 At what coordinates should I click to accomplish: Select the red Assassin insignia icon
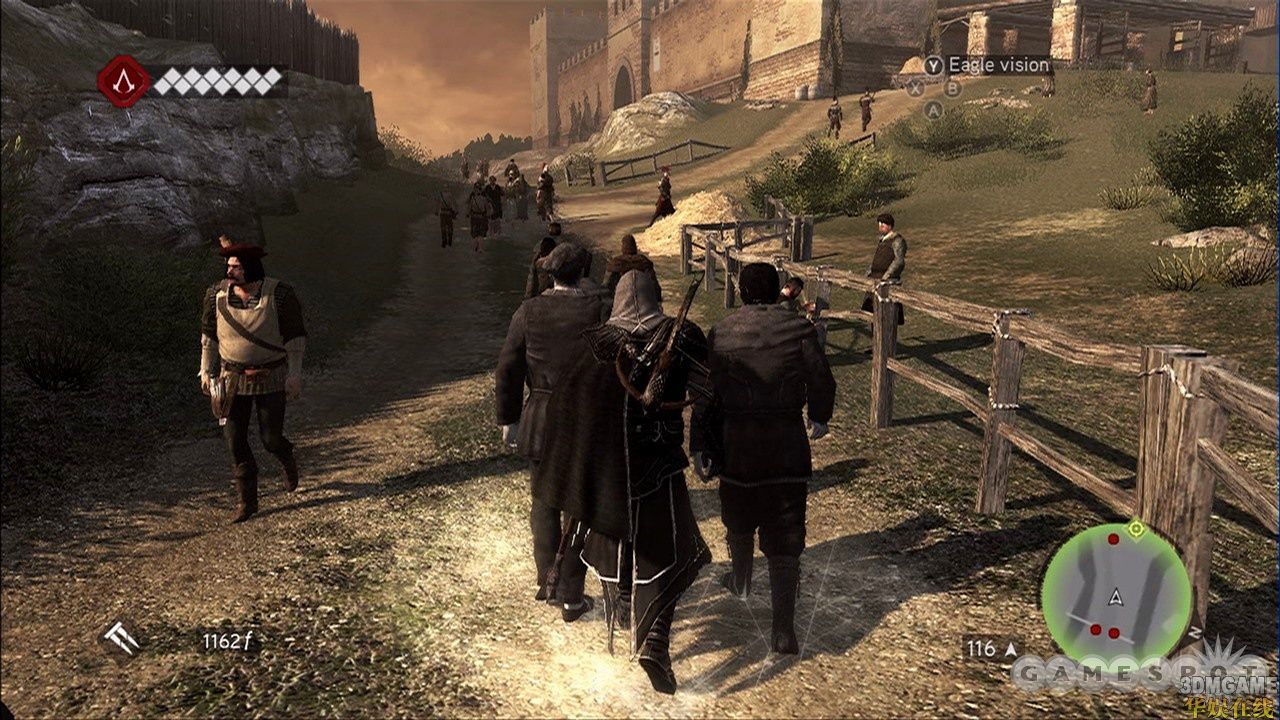click(x=123, y=81)
